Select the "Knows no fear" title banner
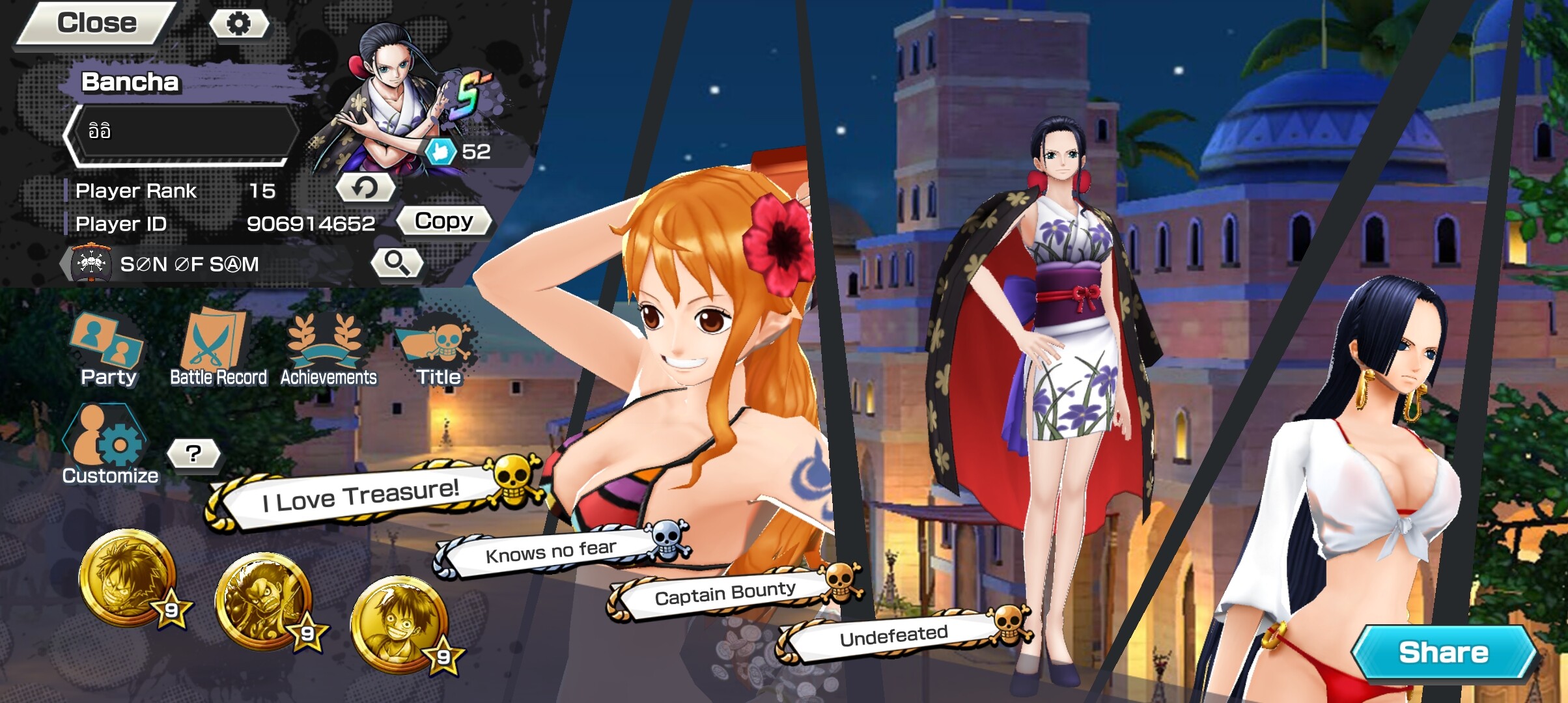The width and height of the screenshot is (1568, 703). click(x=551, y=552)
